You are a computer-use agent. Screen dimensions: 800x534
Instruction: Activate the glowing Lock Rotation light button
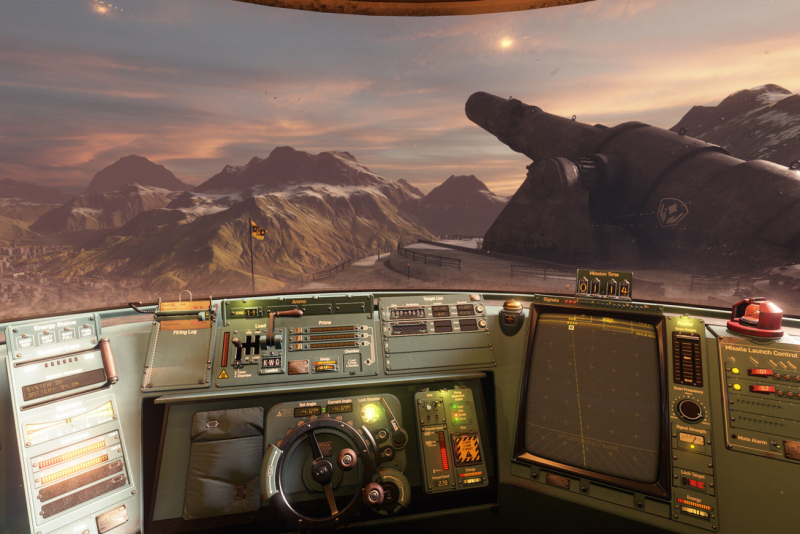[371, 412]
